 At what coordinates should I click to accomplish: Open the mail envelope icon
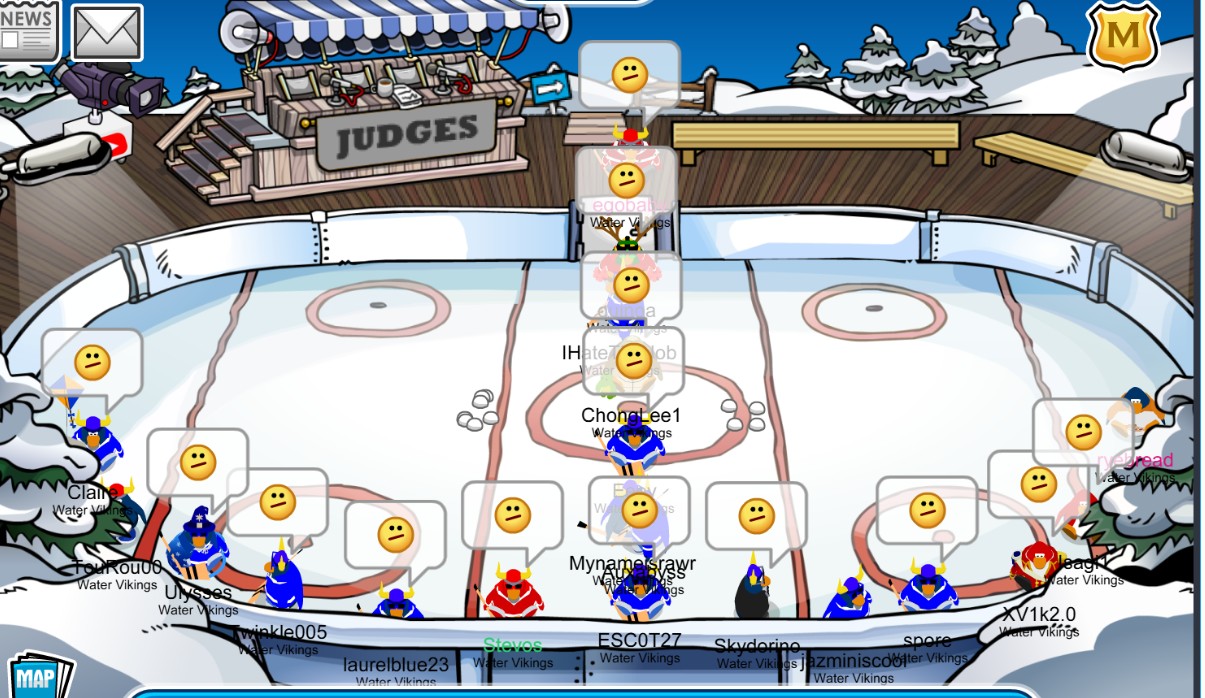(107, 32)
